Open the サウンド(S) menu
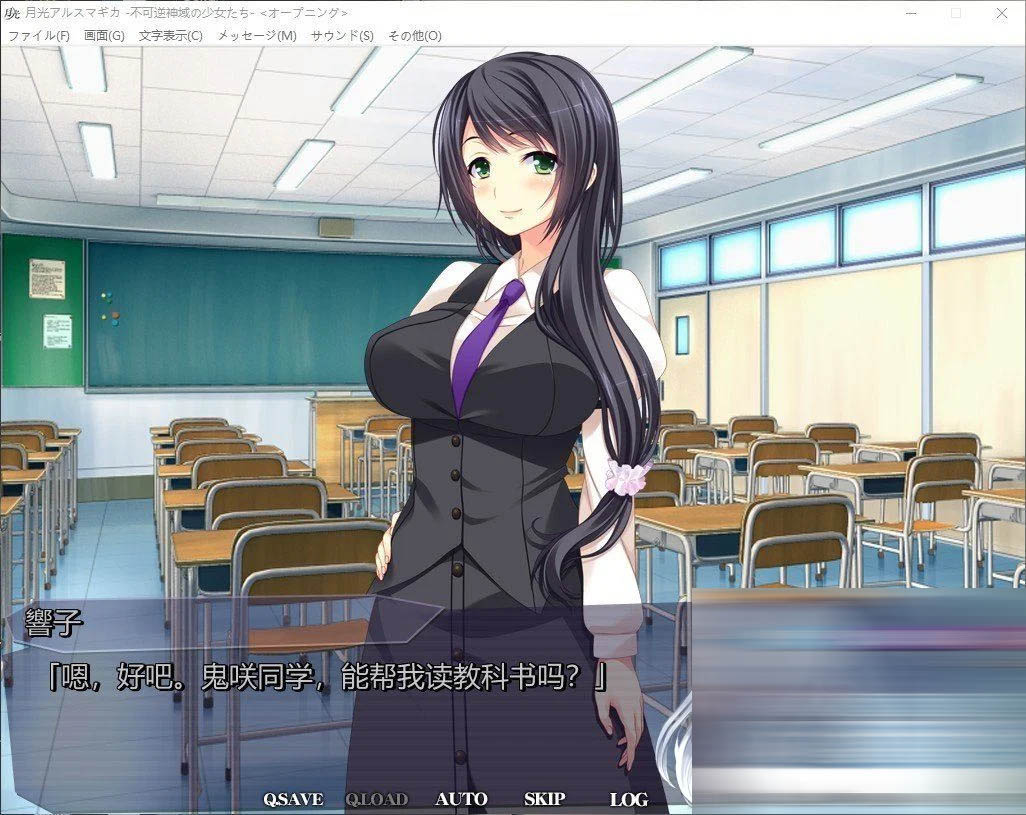The image size is (1026, 815). (x=342, y=36)
